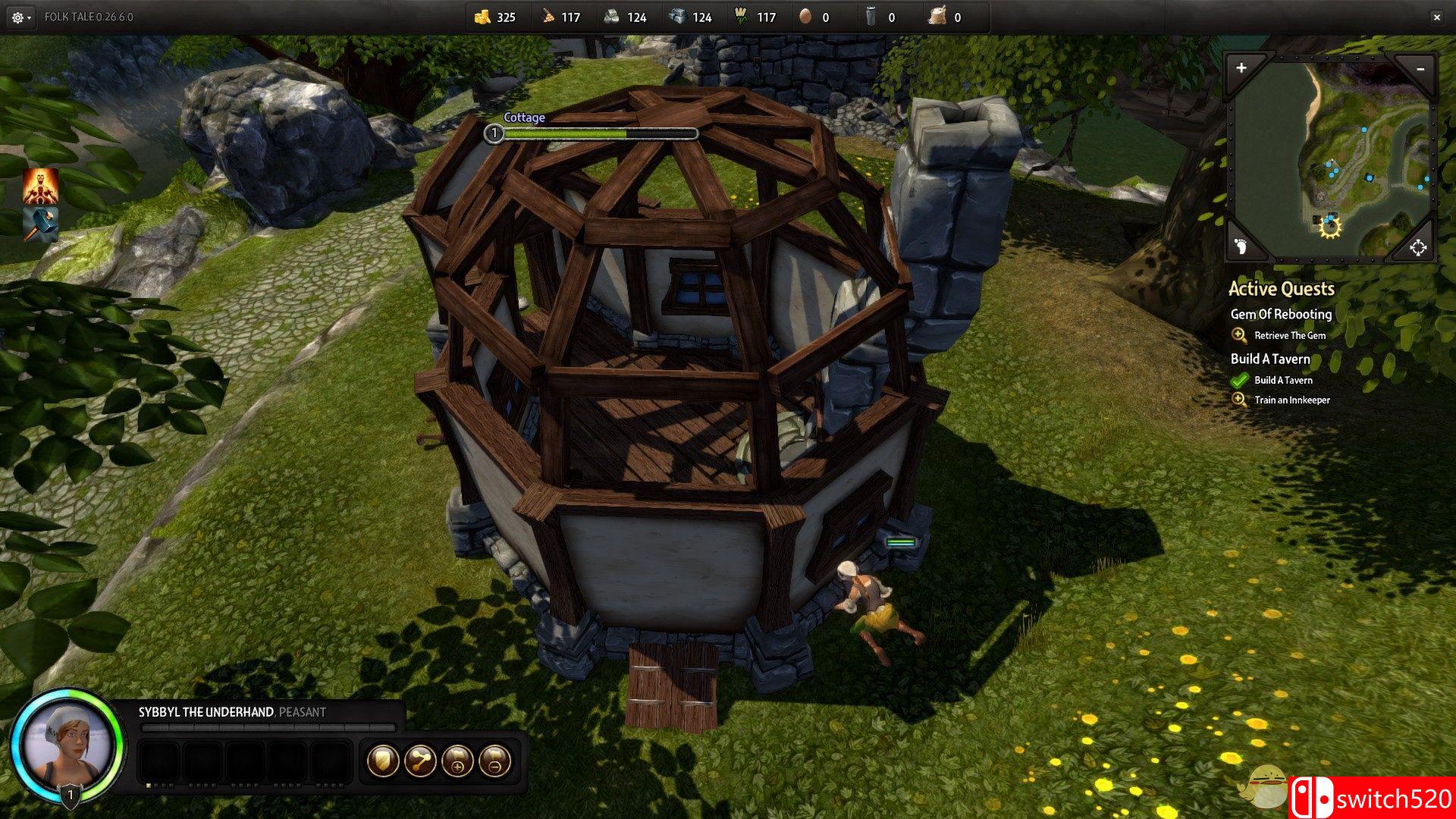
Task: Select the Cottage construction progress label
Action: click(x=524, y=118)
